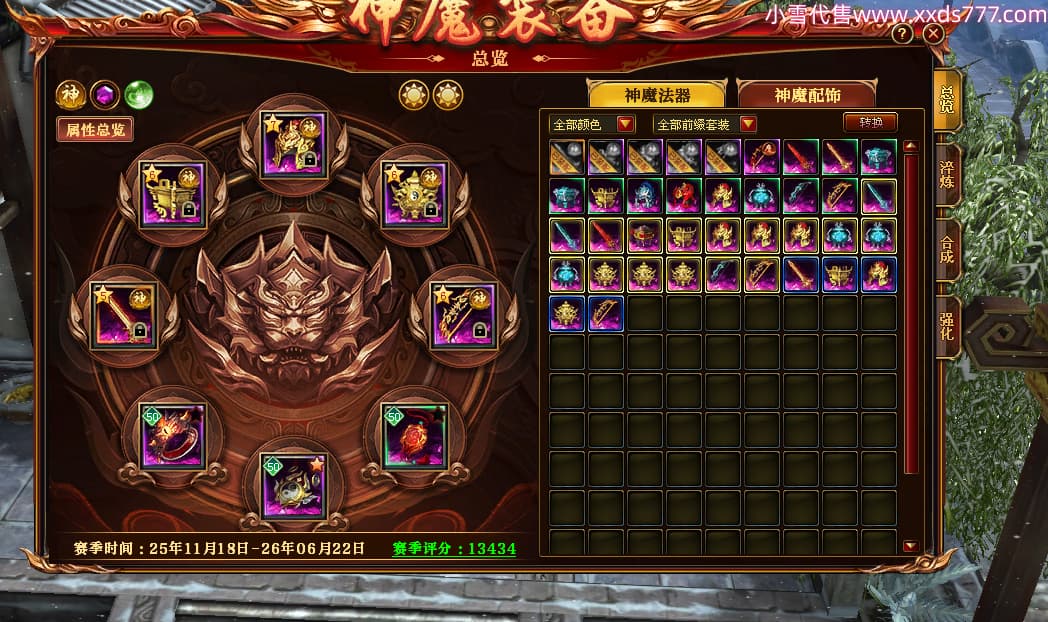Open the help question mark button
This screenshot has width=1048, height=622.
point(902,34)
